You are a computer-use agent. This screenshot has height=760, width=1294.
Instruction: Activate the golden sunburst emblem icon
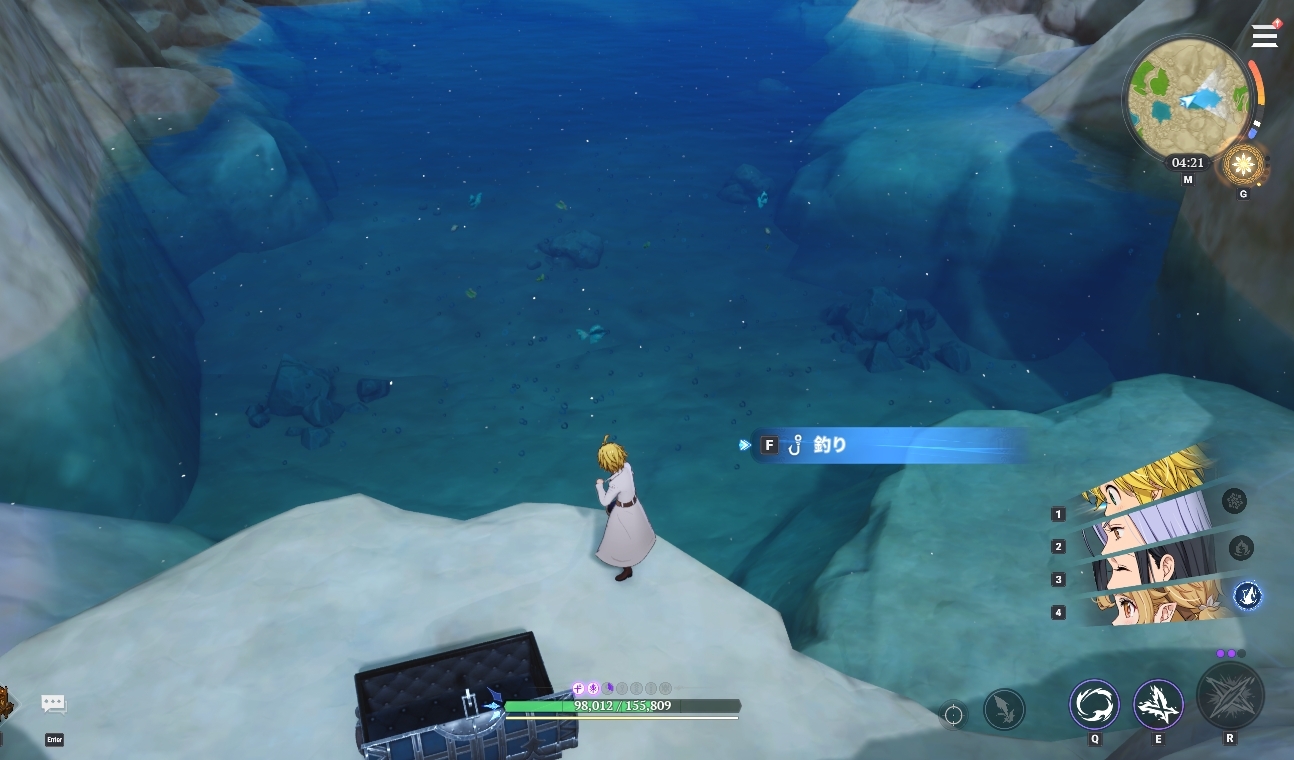point(1244,163)
